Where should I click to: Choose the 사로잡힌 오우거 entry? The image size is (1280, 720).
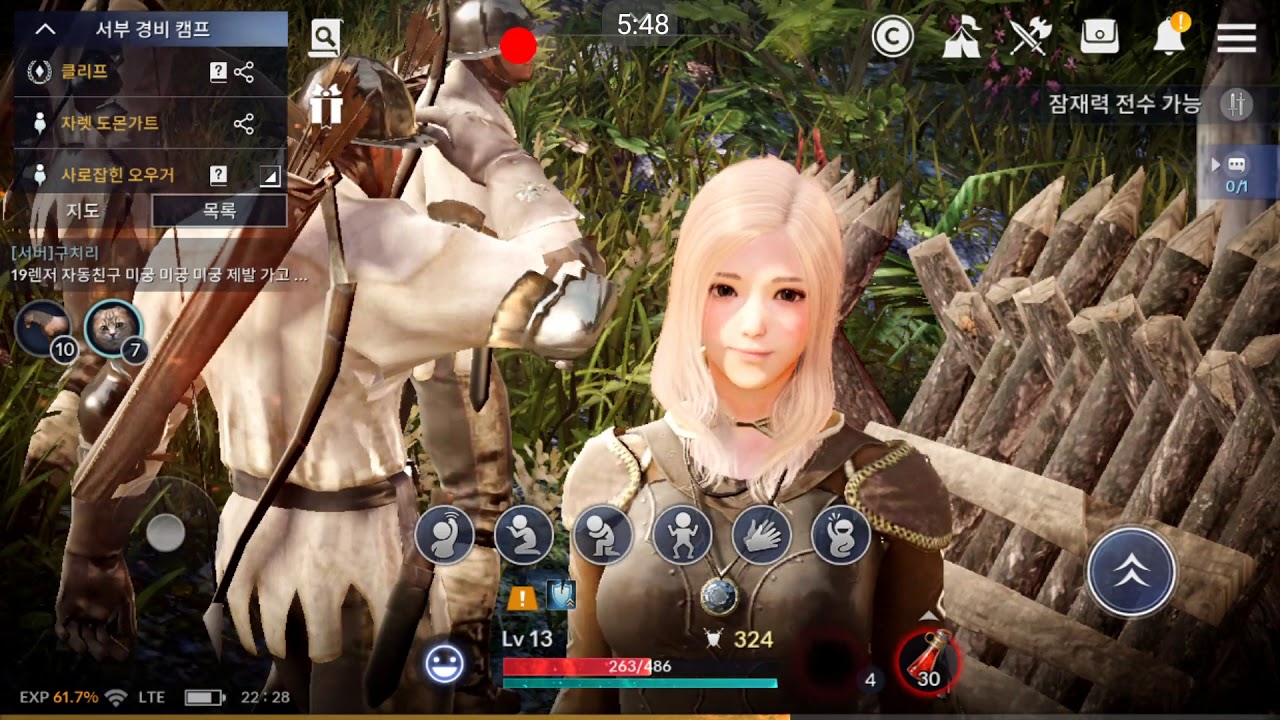point(118,175)
